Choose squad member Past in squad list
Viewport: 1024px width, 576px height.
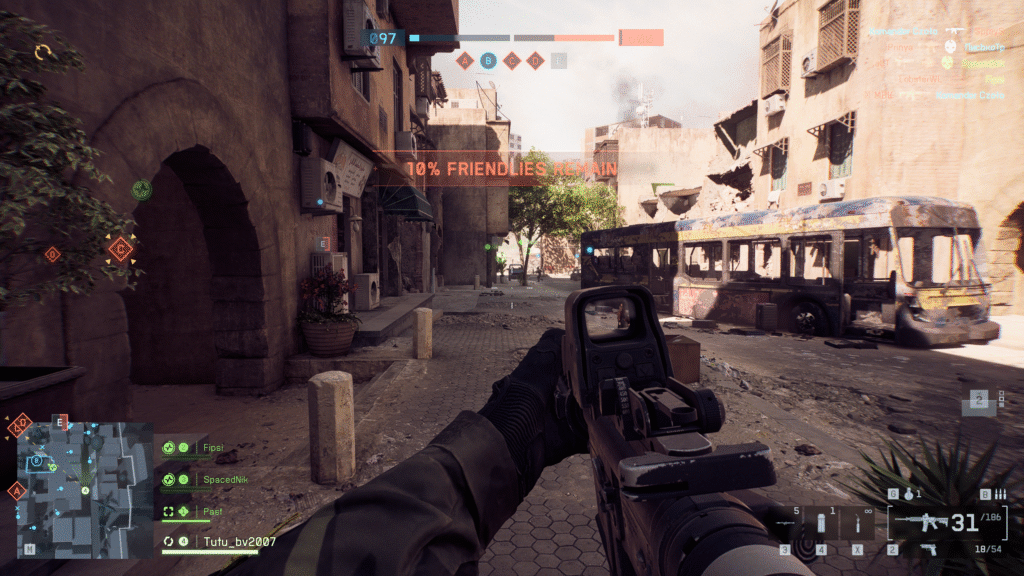point(210,512)
